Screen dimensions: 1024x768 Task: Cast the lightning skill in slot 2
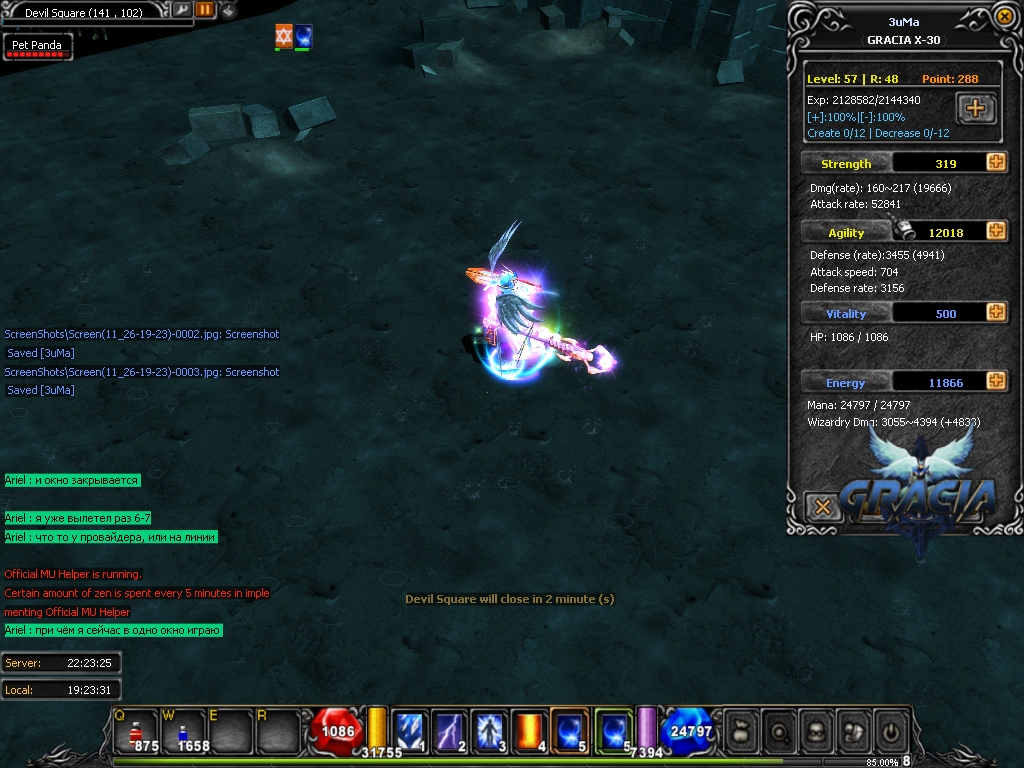click(x=448, y=731)
